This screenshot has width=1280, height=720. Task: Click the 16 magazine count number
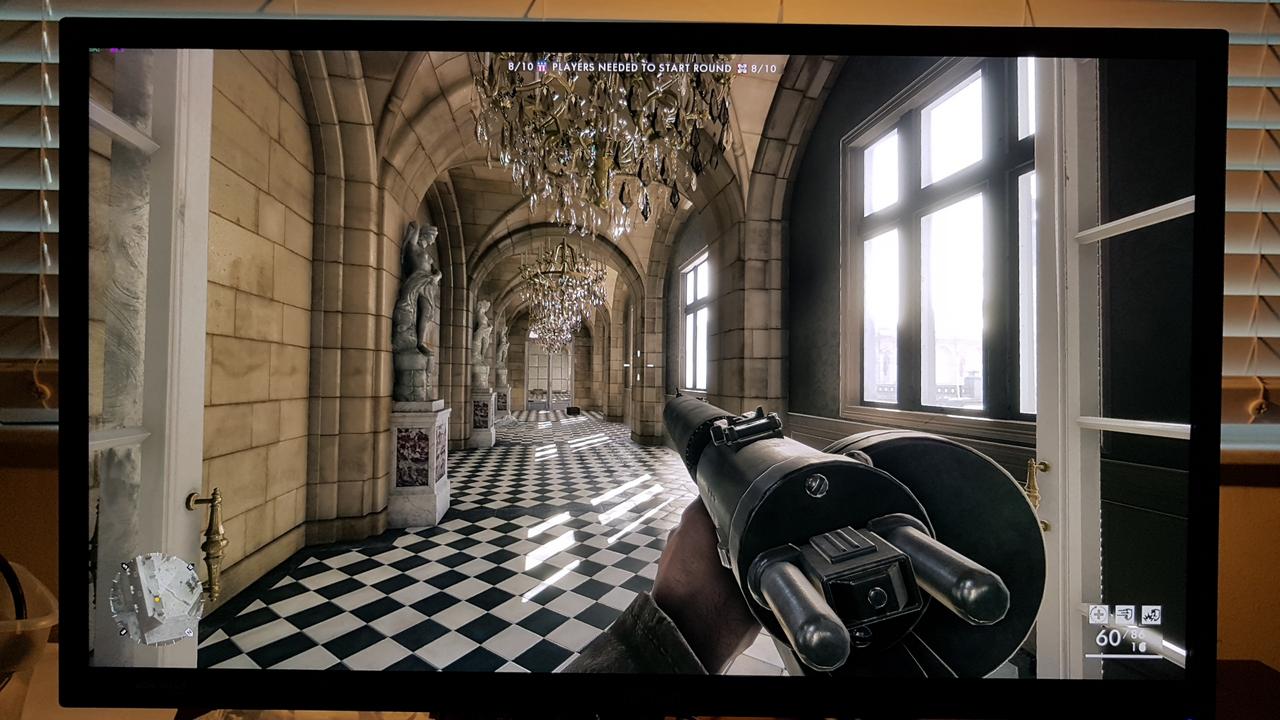[x=1140, y=646]
